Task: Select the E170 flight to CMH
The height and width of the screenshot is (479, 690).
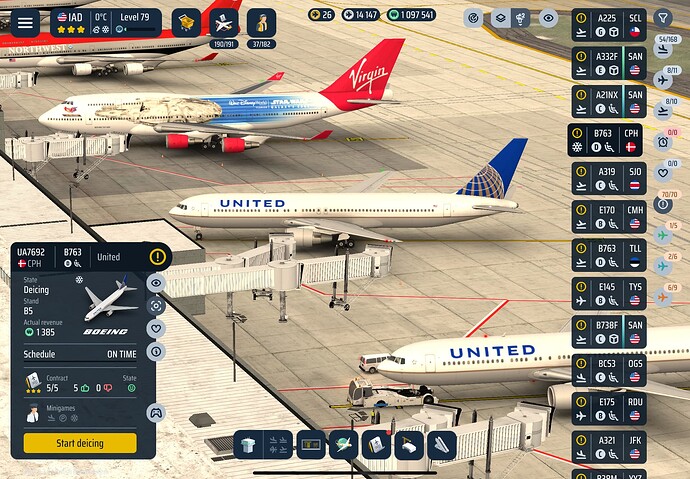Action: coord(609,216)
